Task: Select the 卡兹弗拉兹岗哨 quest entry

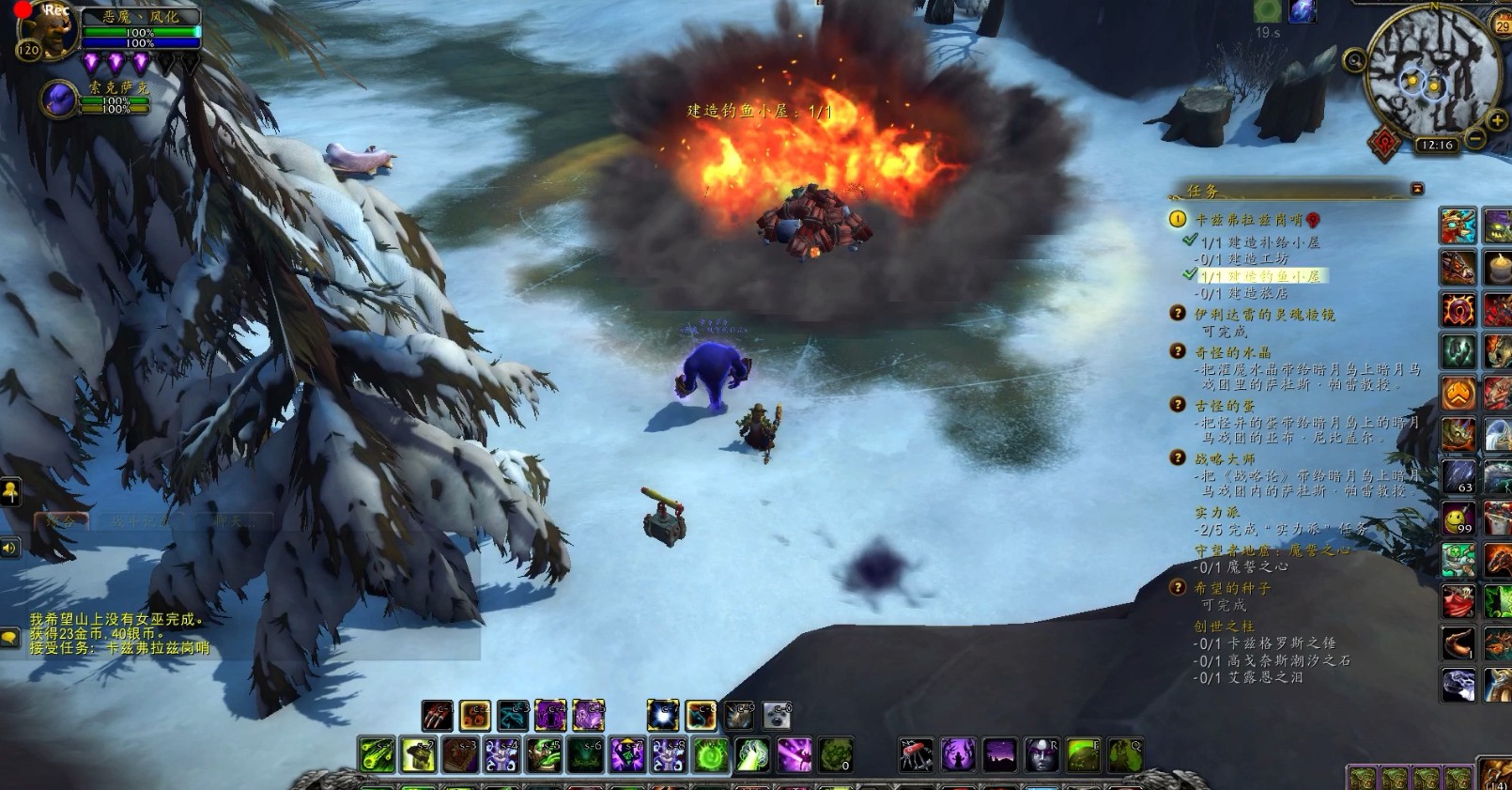Action: [x=1248, y=220]
